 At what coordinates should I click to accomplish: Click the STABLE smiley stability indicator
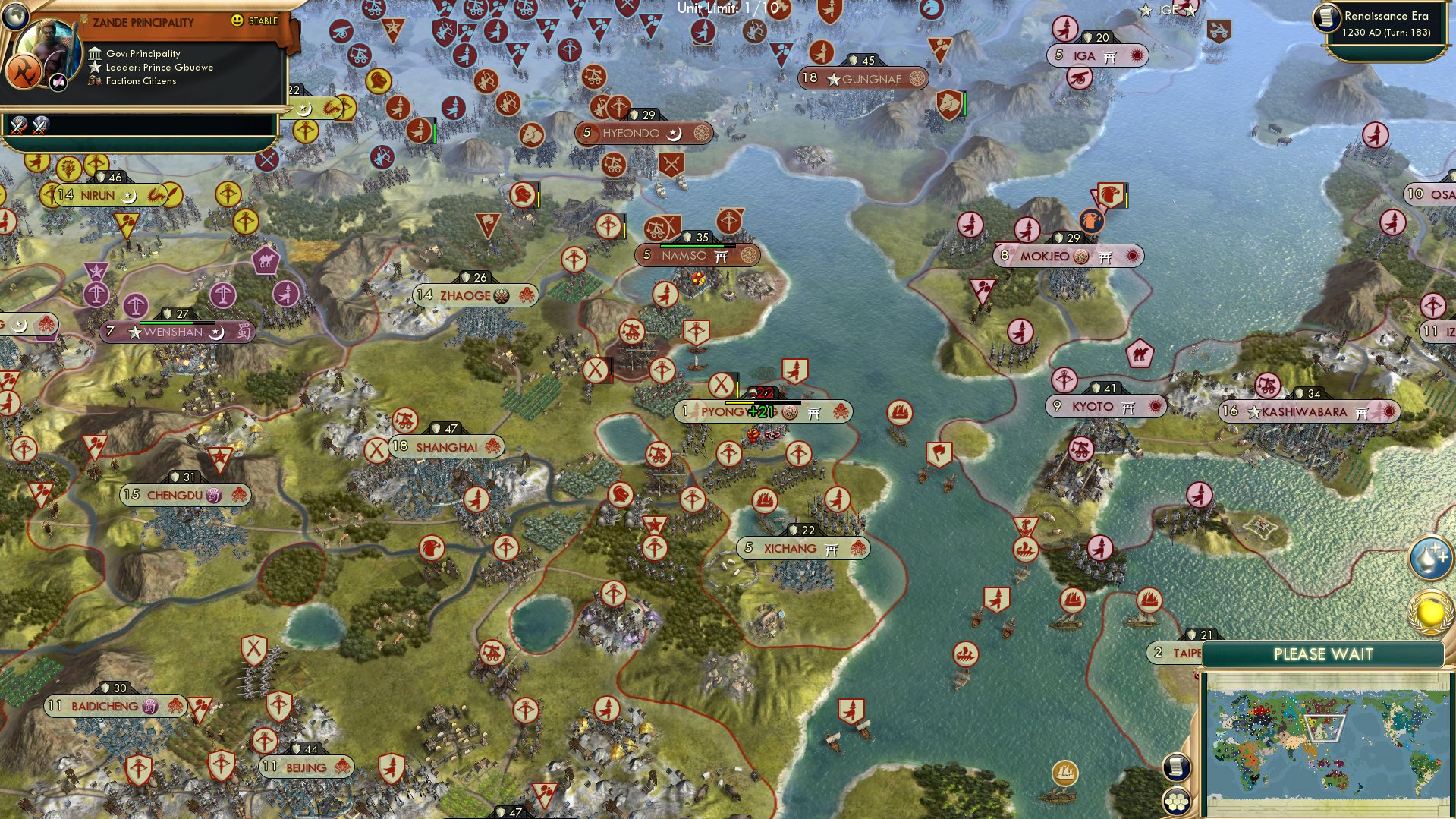point(237,22)
